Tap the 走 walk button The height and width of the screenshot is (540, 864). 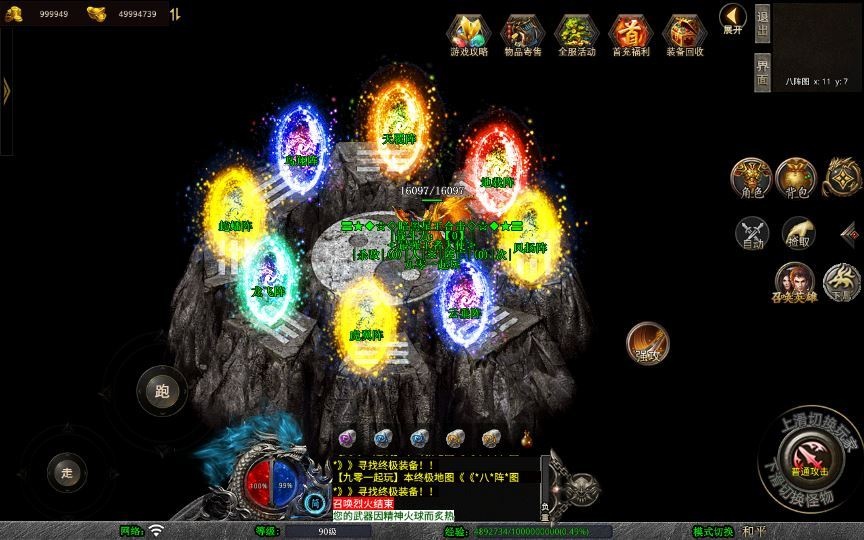(x=67, y=472)
